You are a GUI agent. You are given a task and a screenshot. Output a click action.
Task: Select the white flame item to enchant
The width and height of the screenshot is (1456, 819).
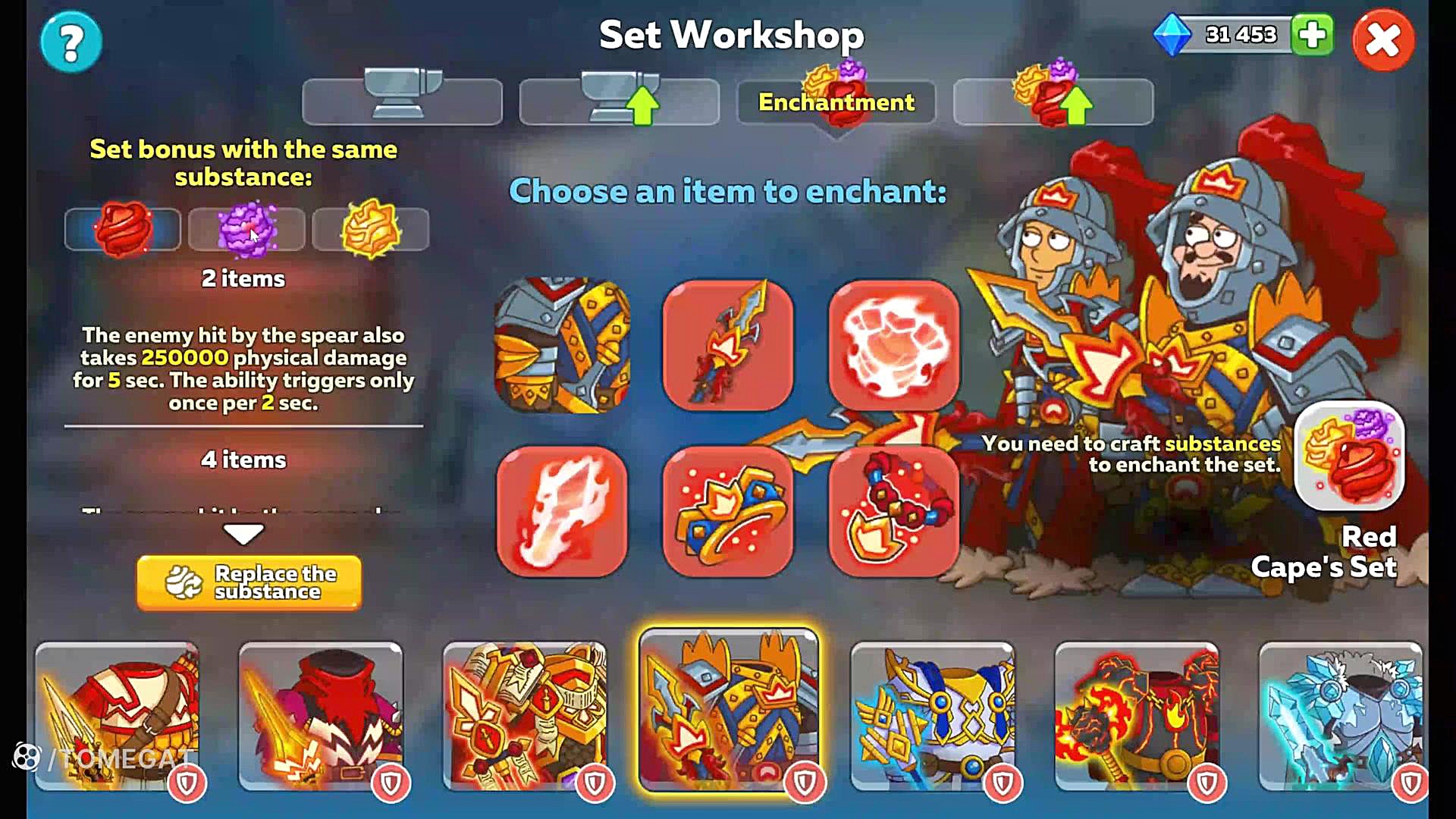coord(562,511)
